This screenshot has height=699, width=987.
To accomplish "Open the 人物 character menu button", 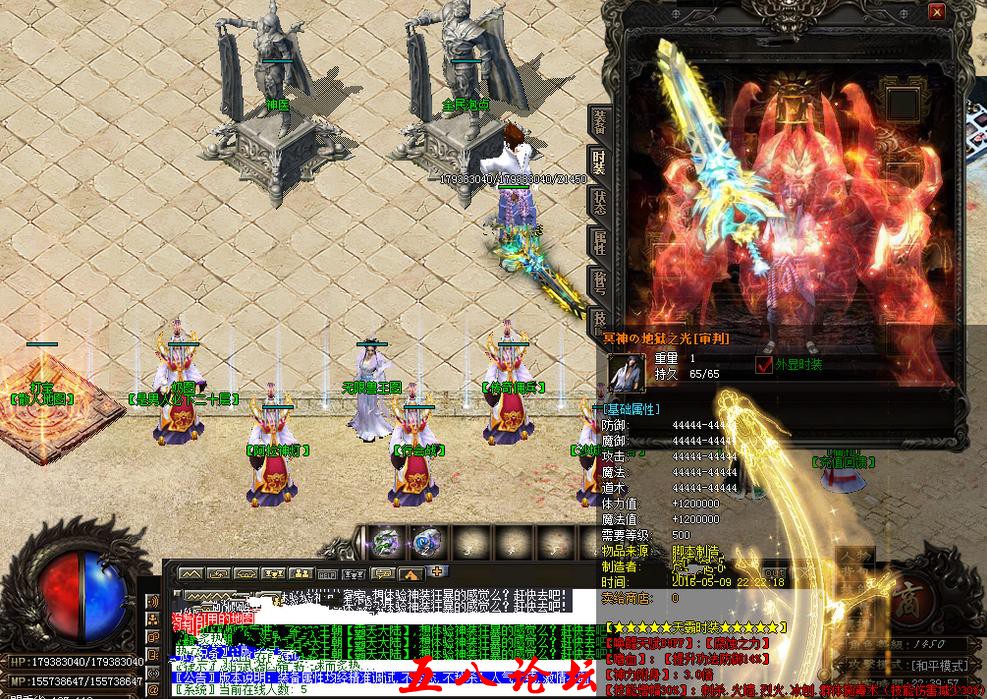I will 855,556.
